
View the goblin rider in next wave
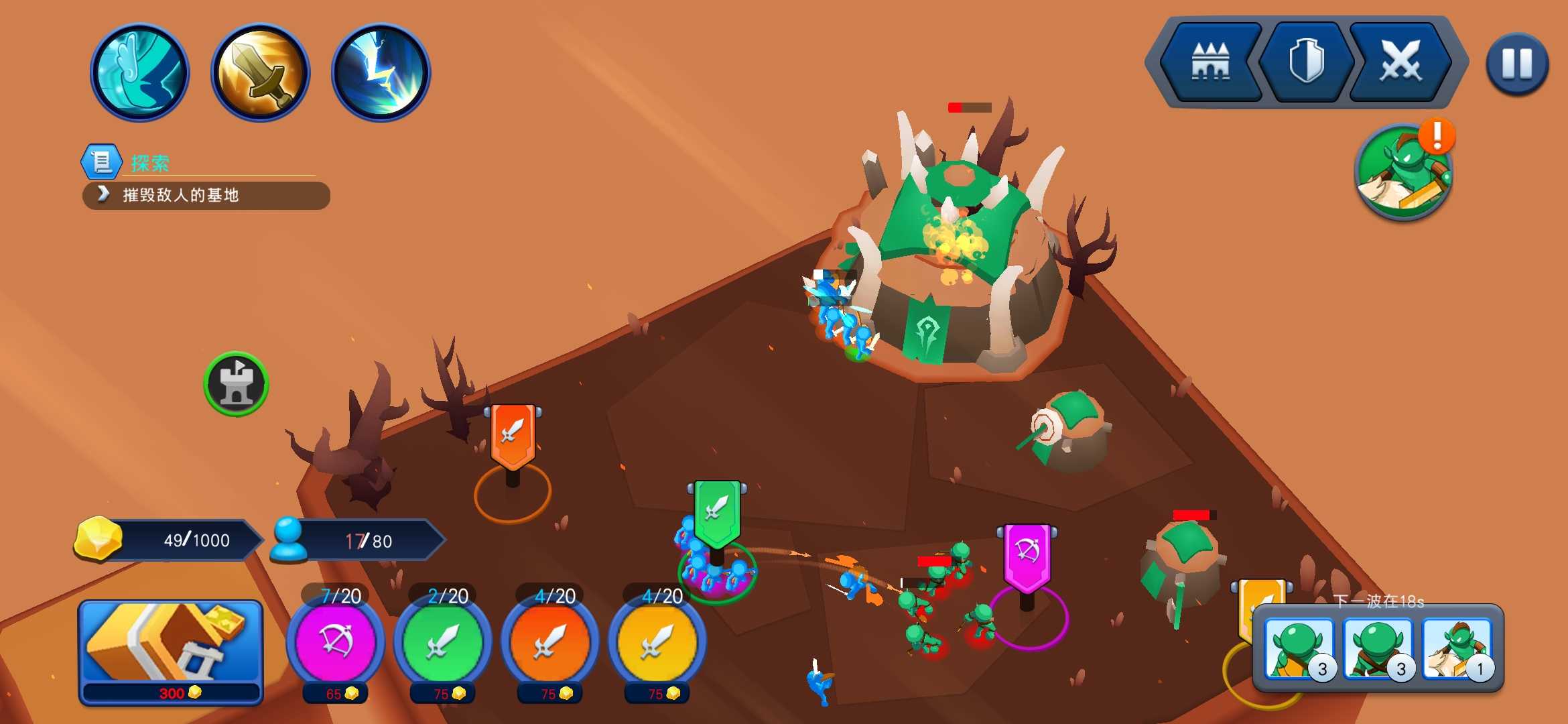(x=1457, y=650)
